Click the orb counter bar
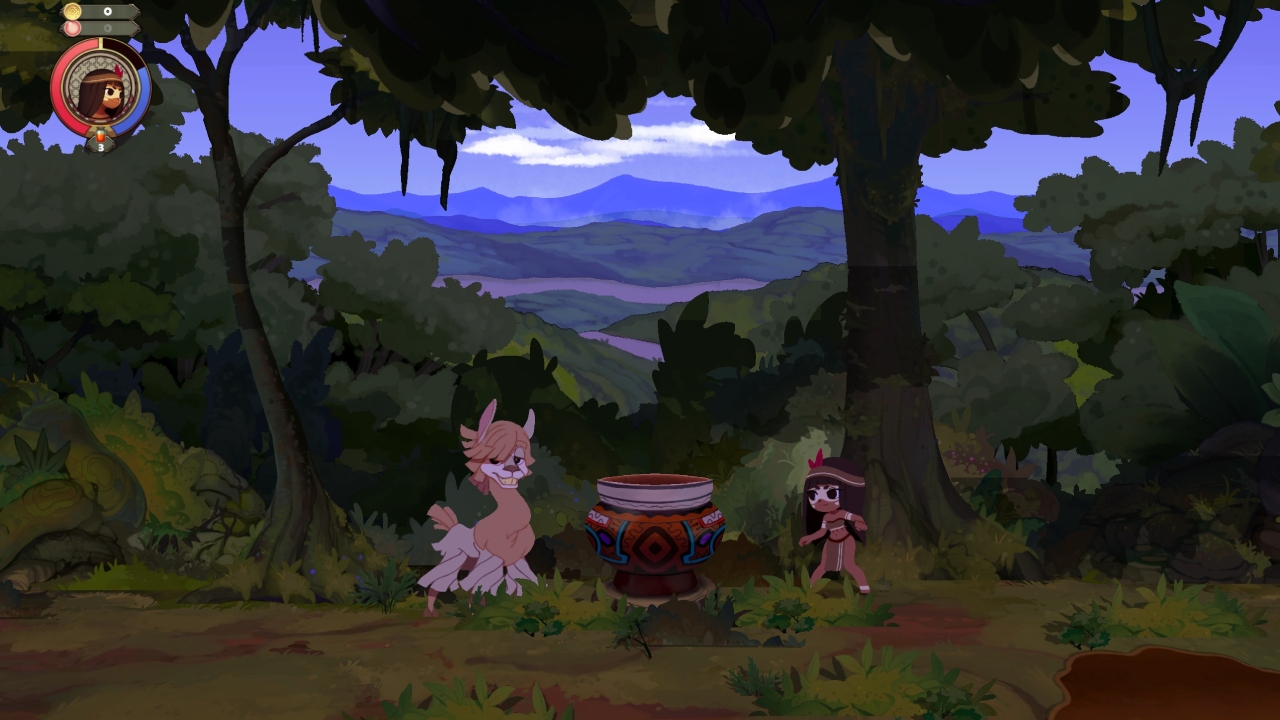Screen dimensions: 1280x720 pyautogui.click(x=110, y=27)
